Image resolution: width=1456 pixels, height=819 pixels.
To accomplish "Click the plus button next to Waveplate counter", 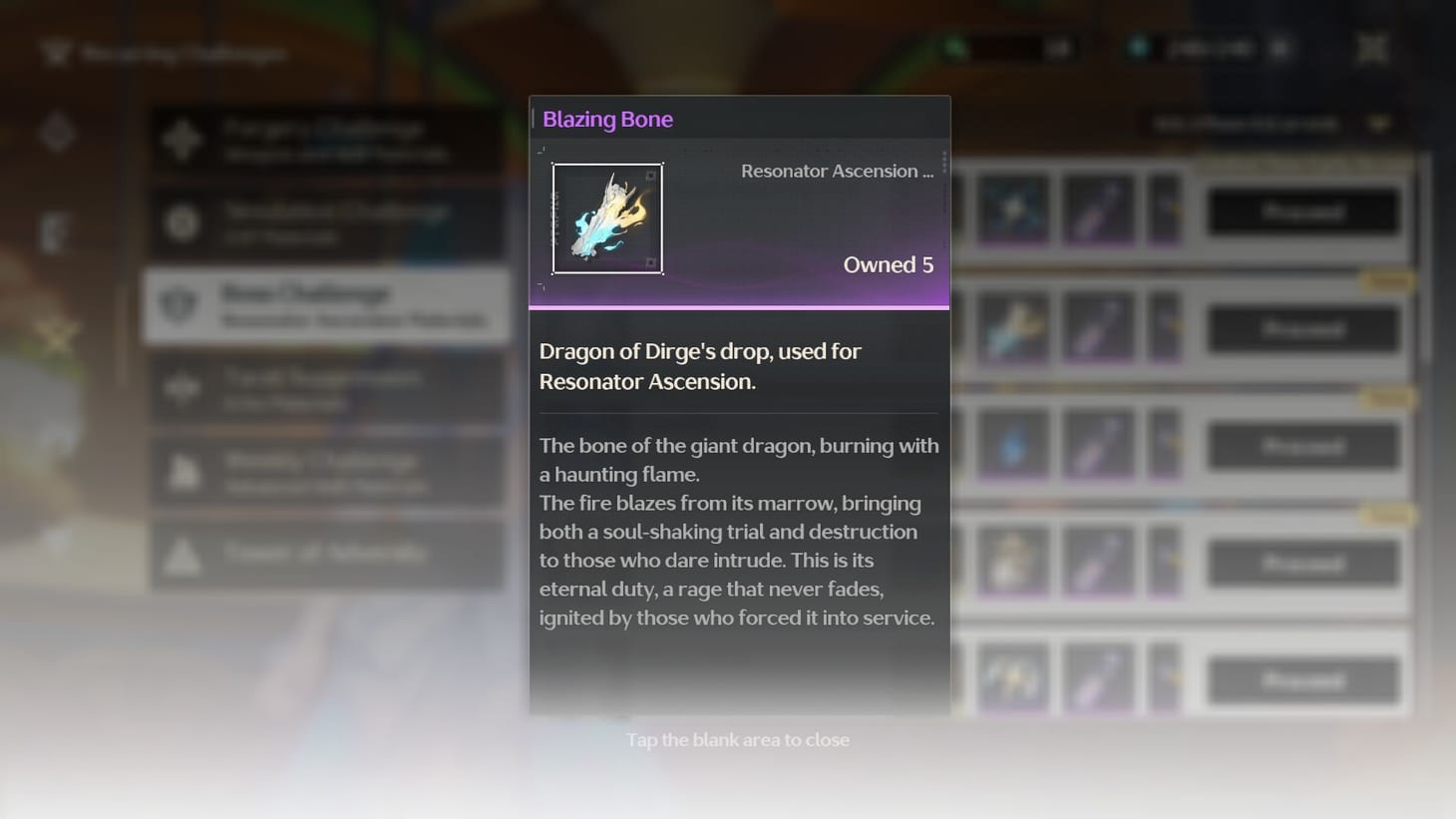I will tap(1279, 47).
